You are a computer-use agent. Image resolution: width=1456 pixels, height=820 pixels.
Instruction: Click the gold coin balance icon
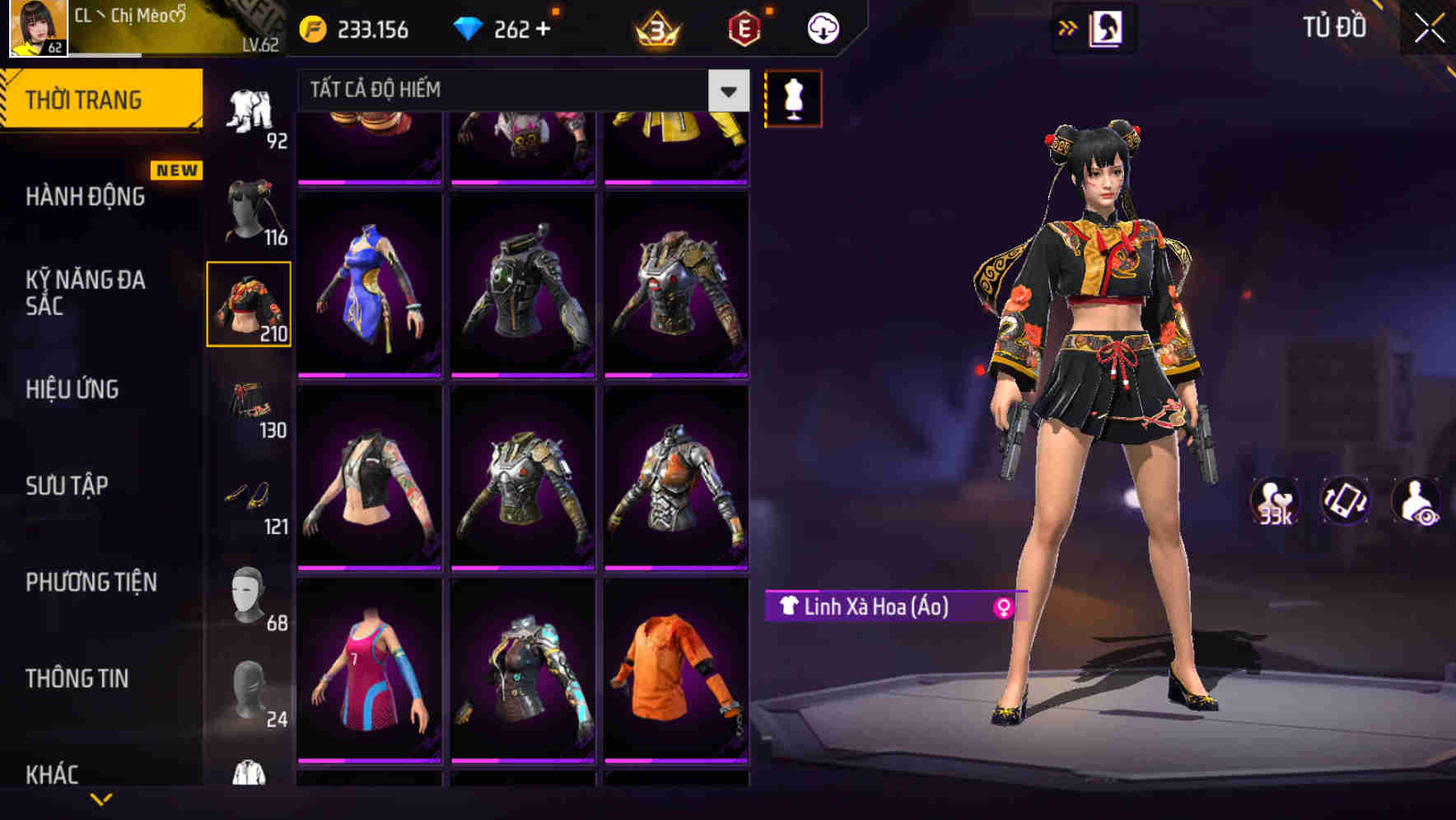(x=314, y=27)
